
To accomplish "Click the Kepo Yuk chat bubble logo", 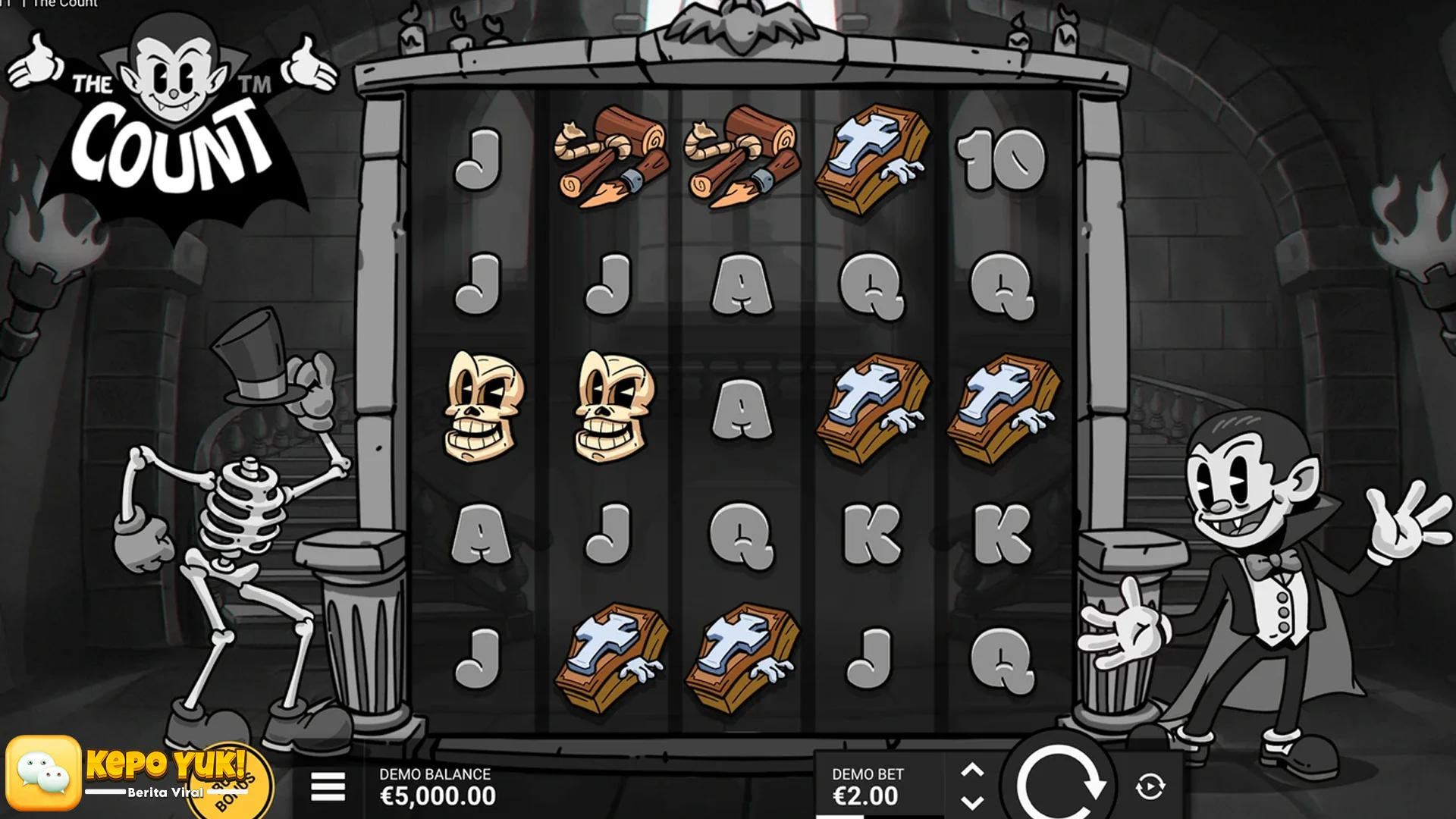I will click(43, 773).
